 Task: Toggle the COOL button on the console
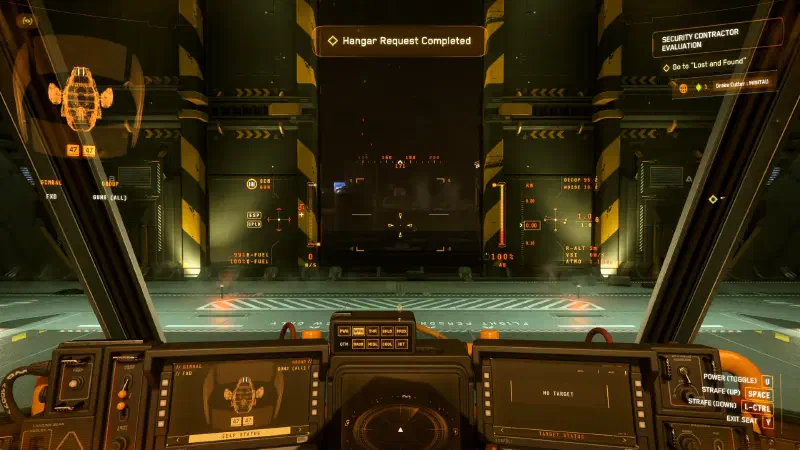point(387,344)
